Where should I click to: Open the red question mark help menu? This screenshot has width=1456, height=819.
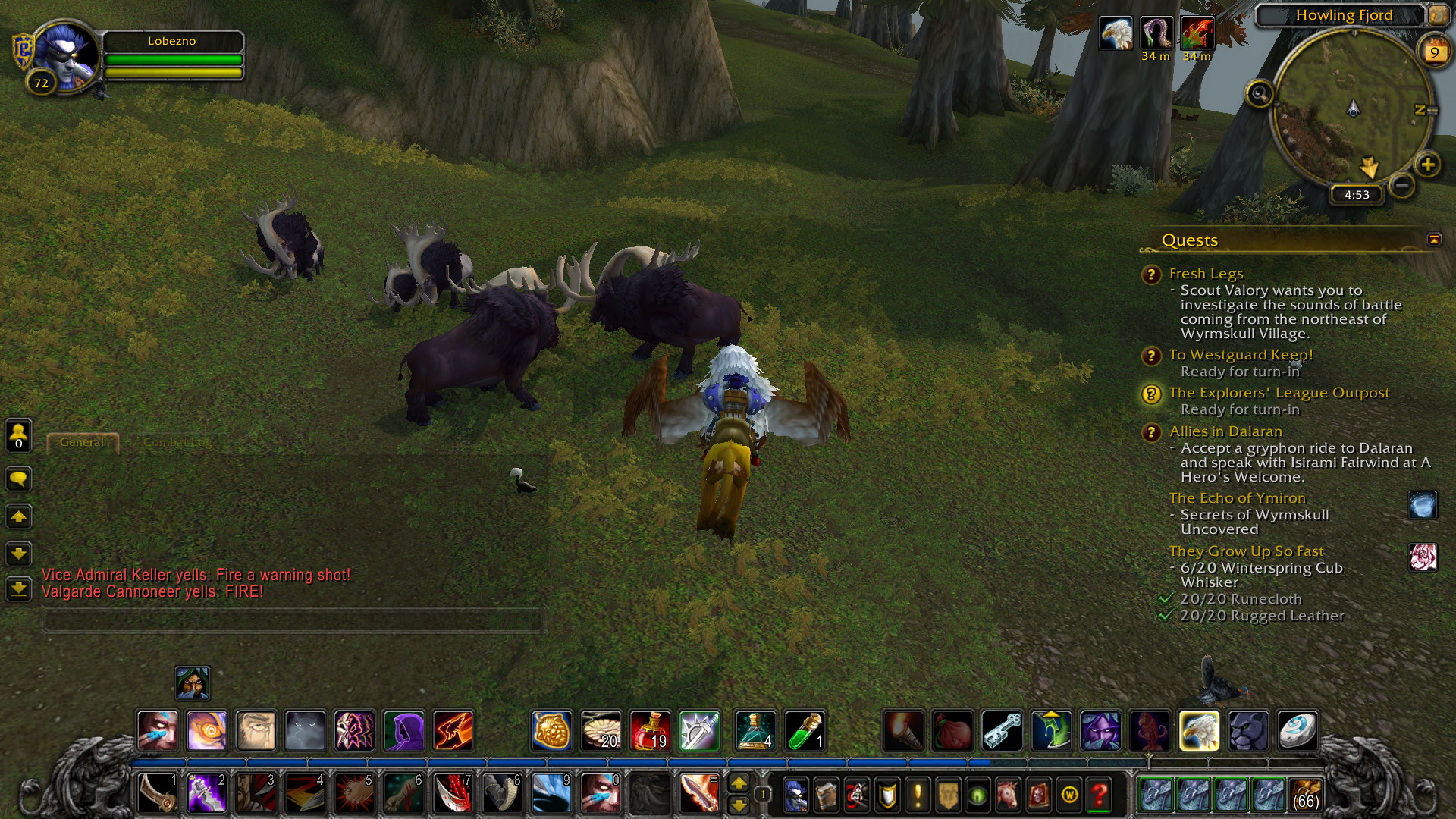(x=1099, y=795)
